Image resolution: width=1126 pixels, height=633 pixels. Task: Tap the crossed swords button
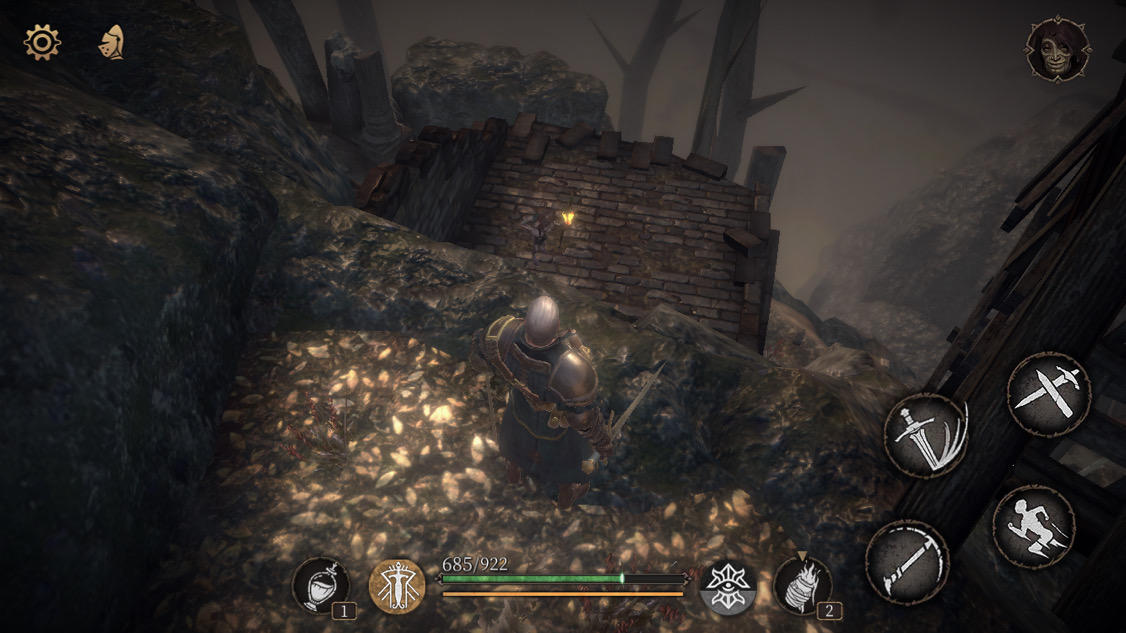(1047, 393)
